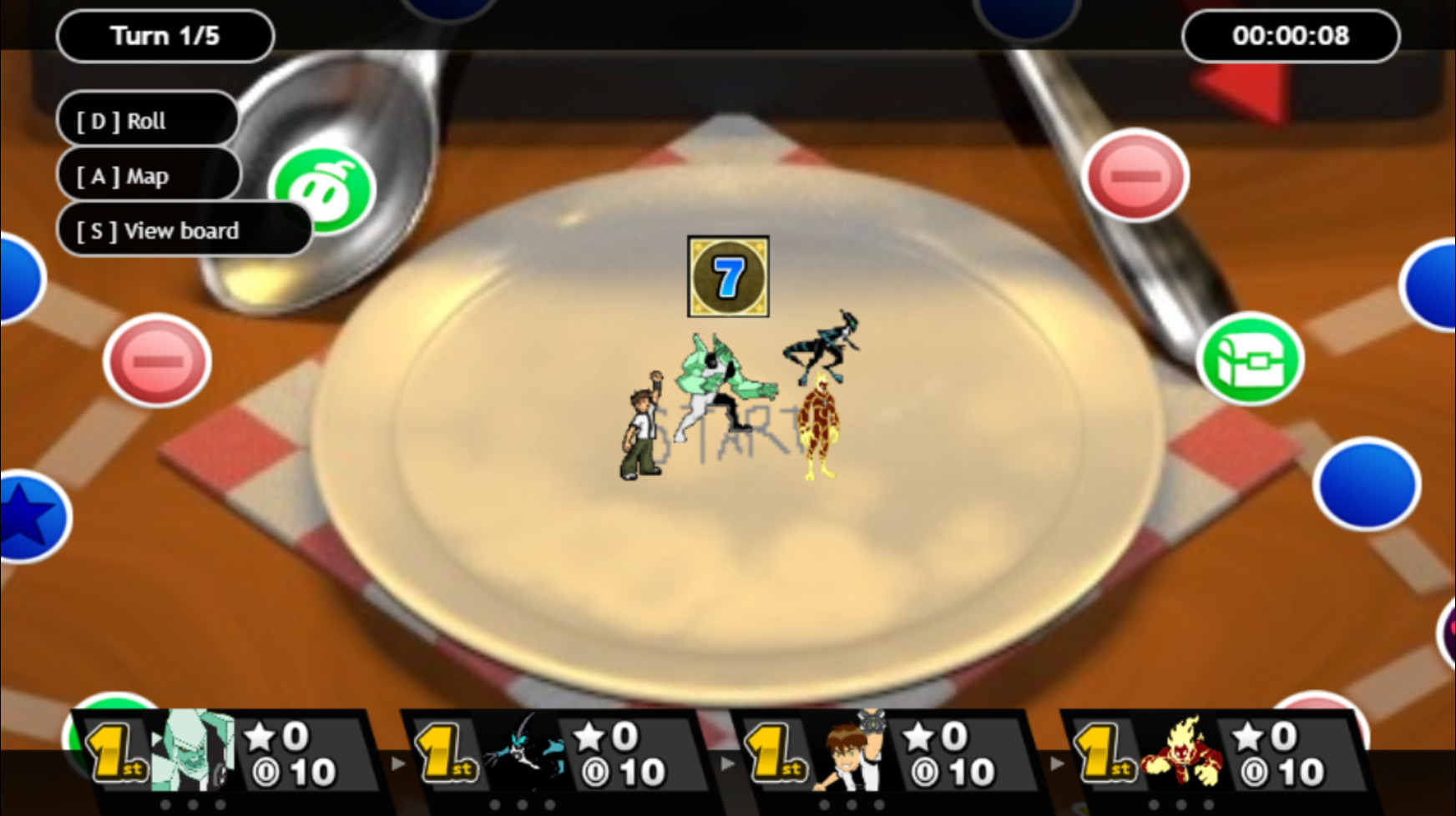The height and width of the screenshot is (816, 1456).
Task: Activate [S] View board
Action: 185,230
